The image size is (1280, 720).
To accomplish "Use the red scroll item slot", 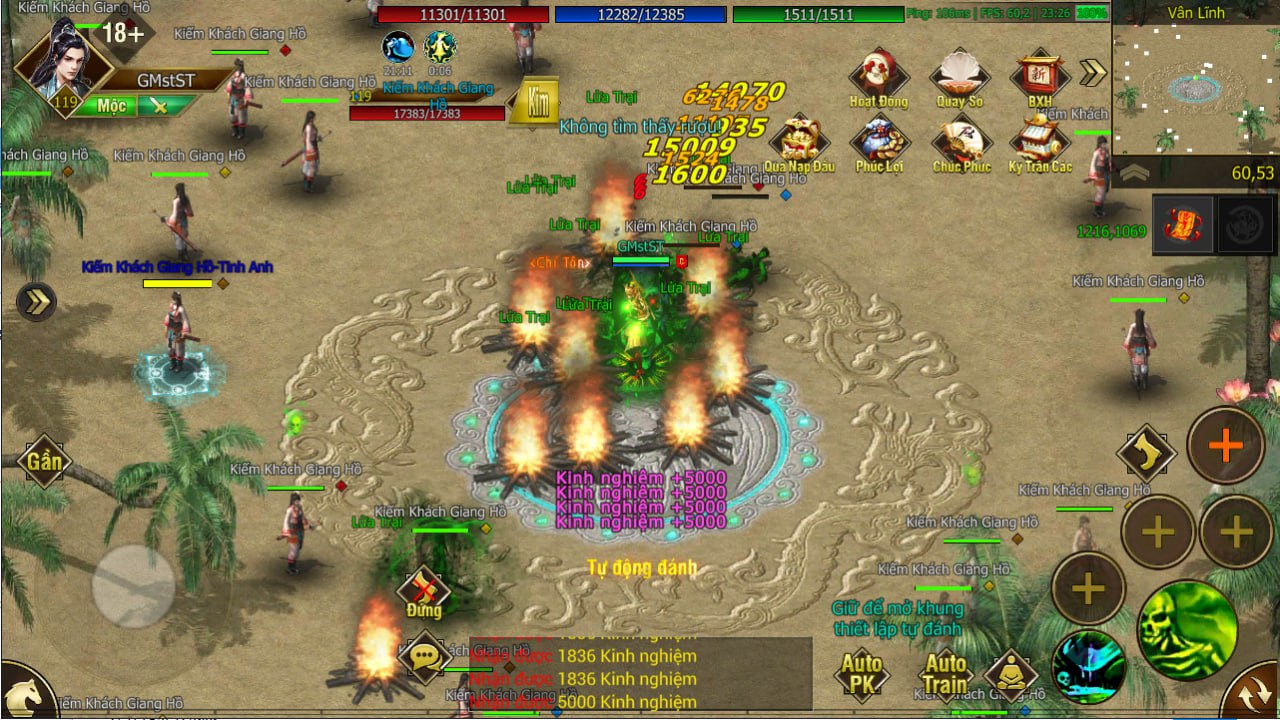I will tap(1183, 224).
